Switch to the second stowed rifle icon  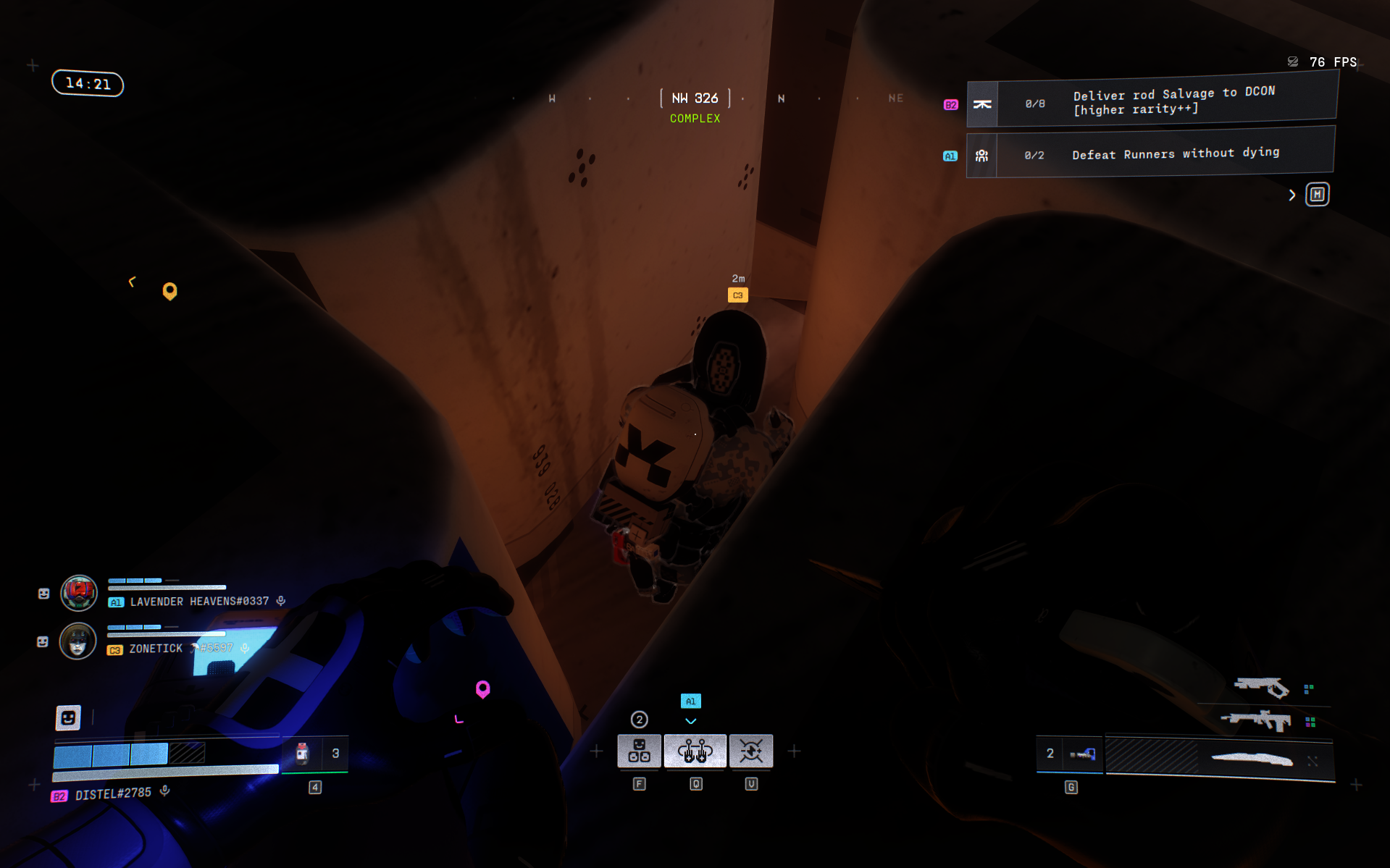click(x=1256, y=720)
